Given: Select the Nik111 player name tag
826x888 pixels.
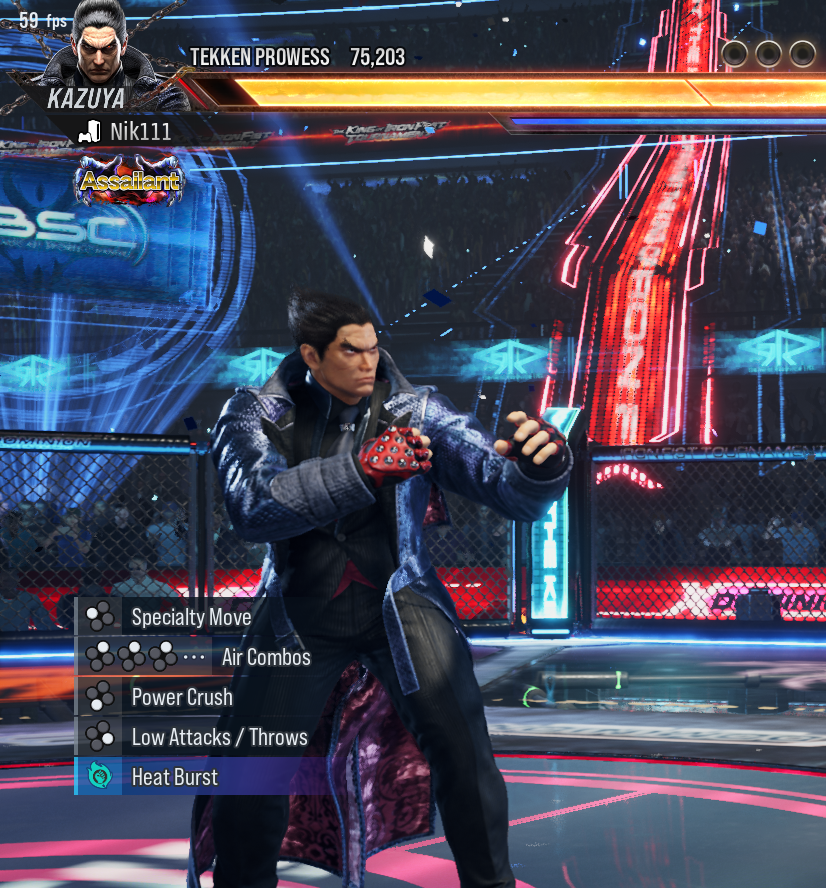Looking at the screenshot, I should pyautogui.click(x=139, y=131).
